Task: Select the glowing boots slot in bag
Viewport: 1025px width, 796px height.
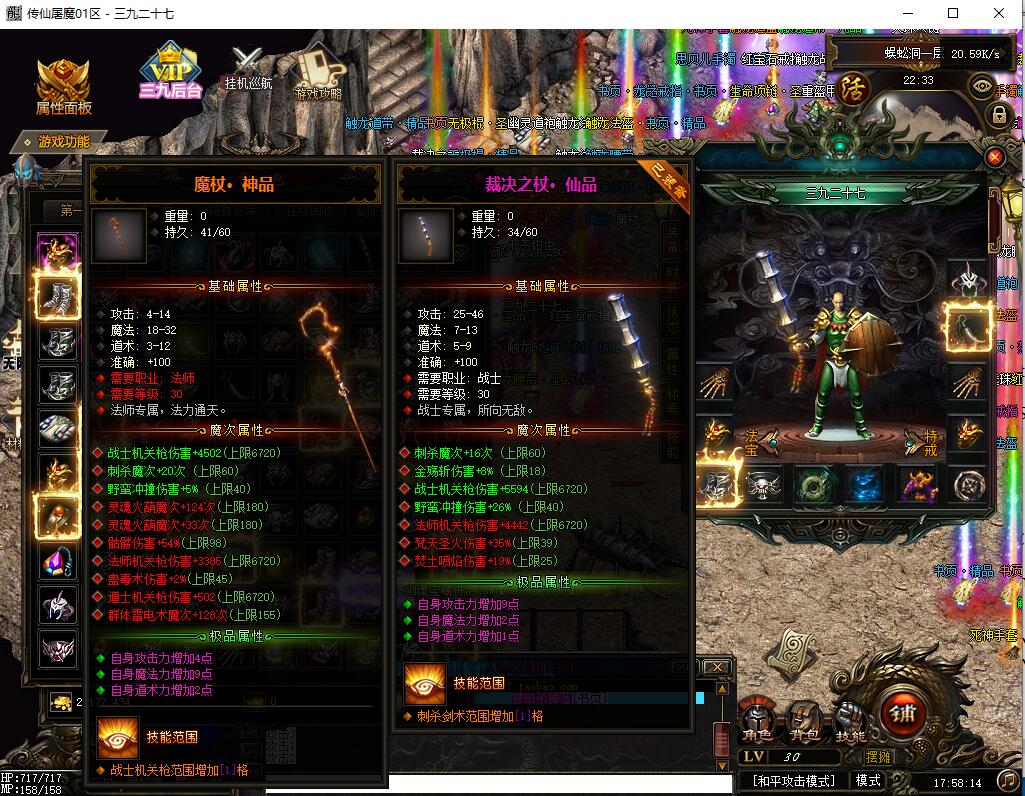Action: pyautogui.click(x=58, y=294)
